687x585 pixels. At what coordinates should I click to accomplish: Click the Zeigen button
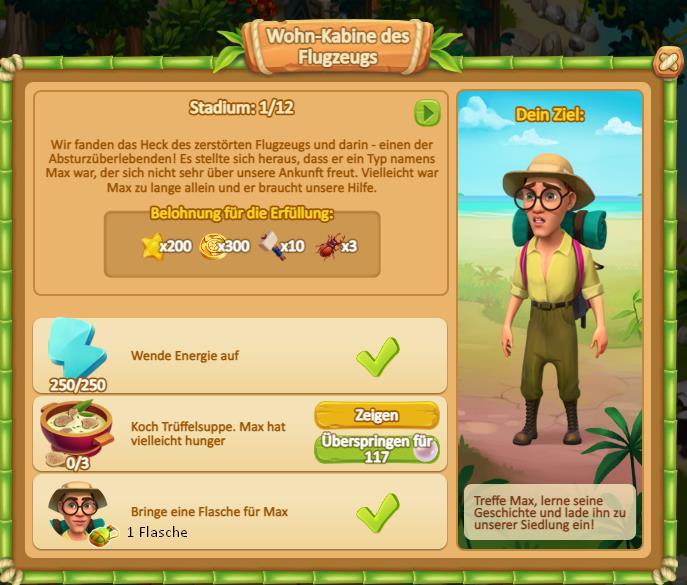(376, 415)
